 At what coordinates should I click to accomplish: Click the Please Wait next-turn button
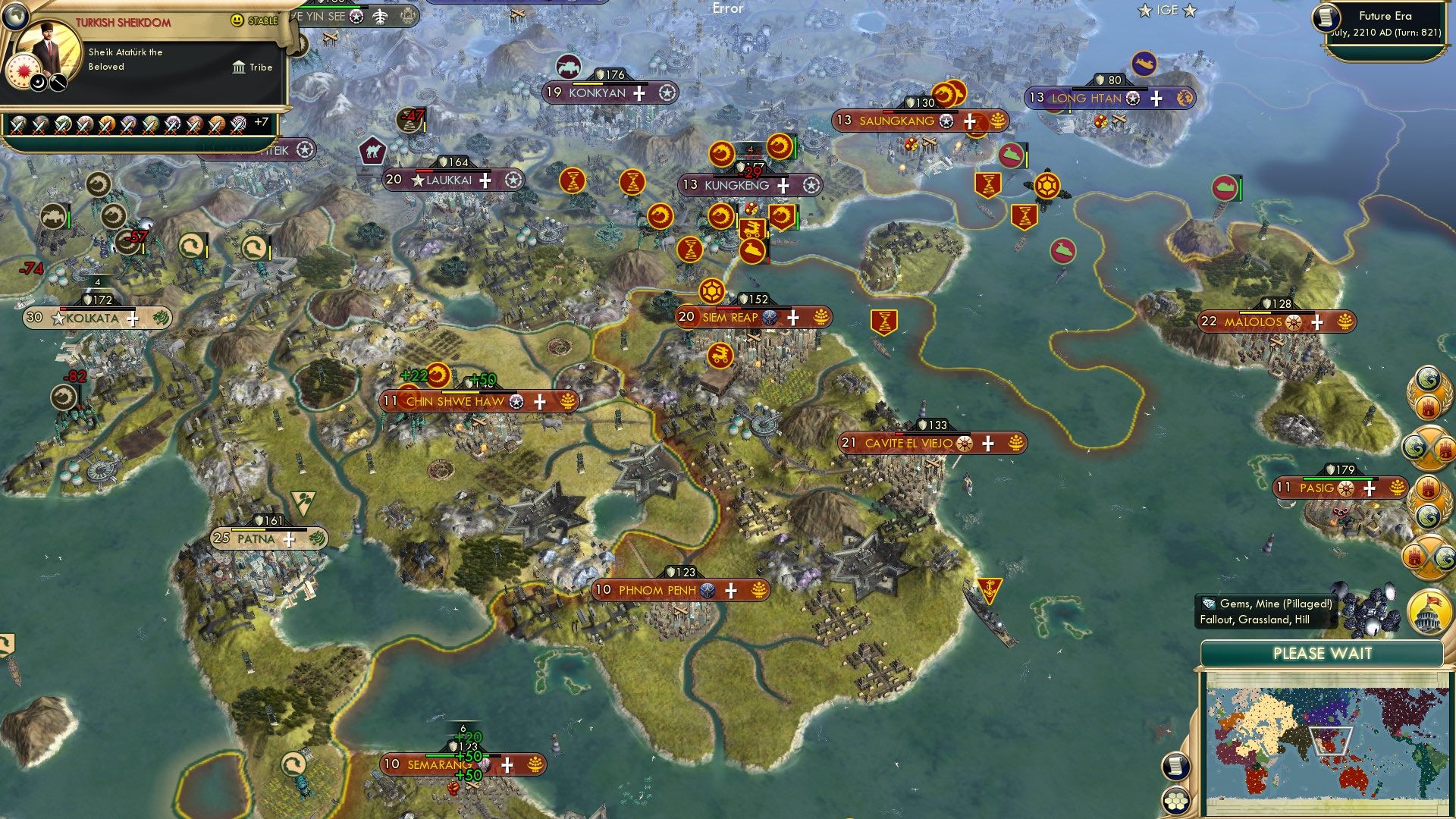coord(1323,653)
